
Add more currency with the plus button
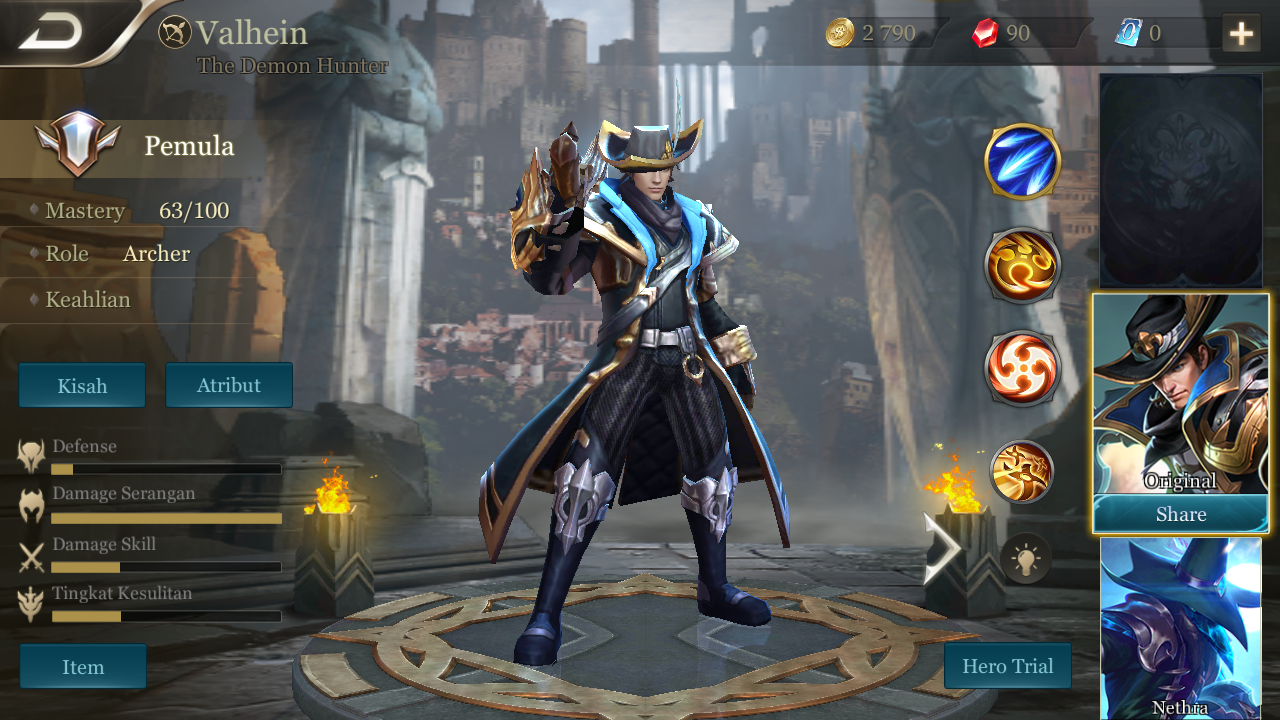click(1241, 34)
